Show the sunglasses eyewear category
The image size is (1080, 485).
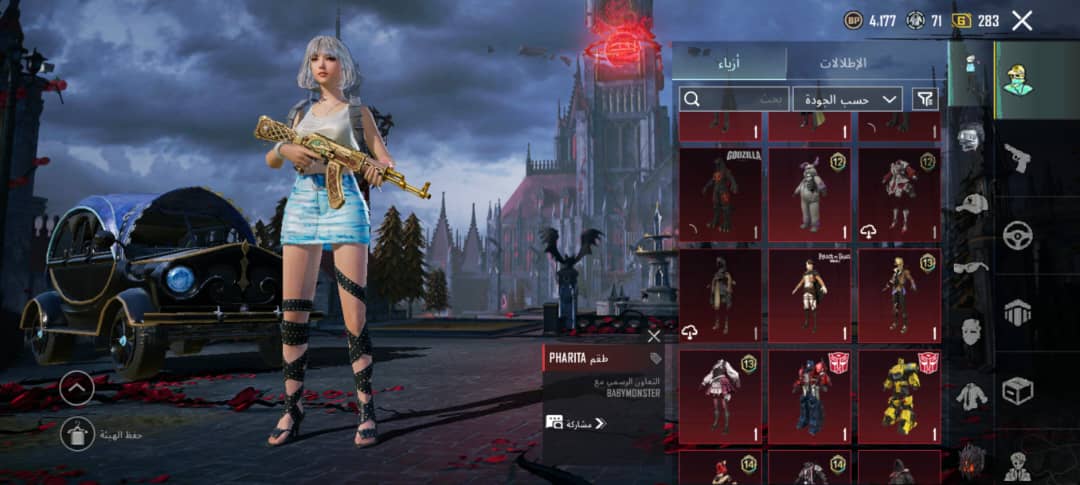tap(971, 267)
